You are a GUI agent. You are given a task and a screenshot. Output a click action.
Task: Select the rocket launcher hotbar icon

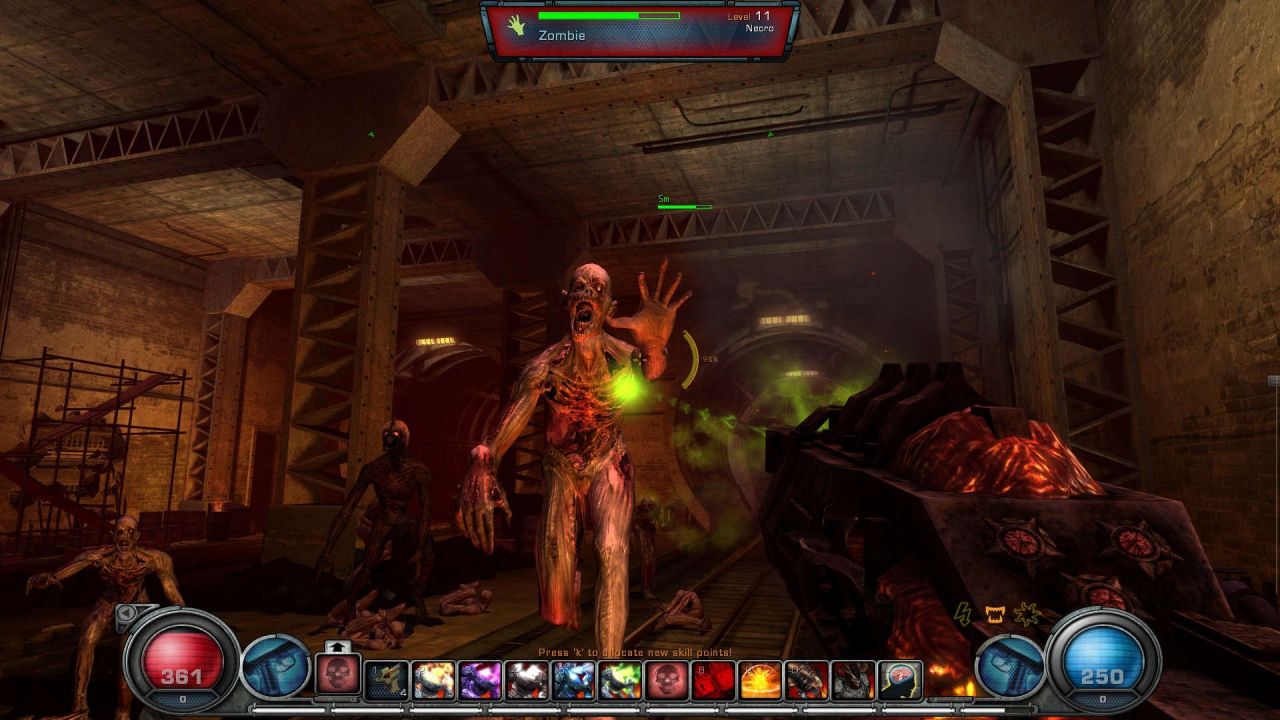(807, 680)
